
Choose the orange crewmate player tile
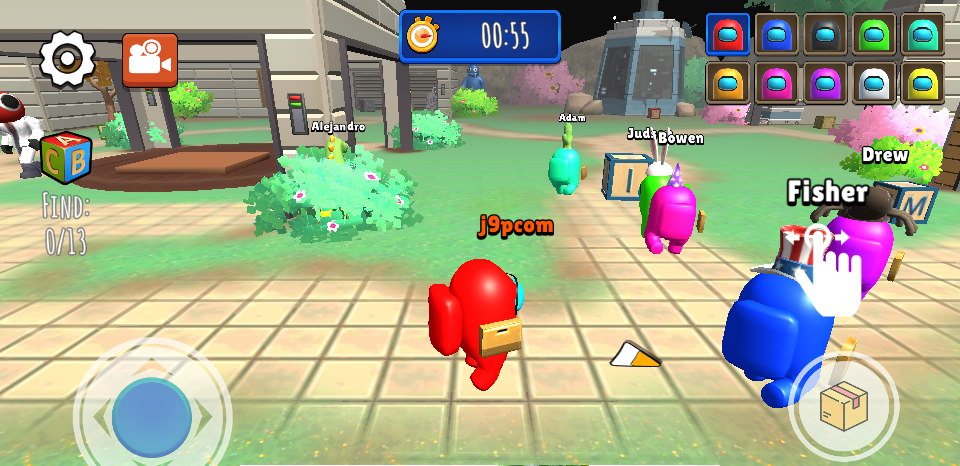[x=728, y=82]
